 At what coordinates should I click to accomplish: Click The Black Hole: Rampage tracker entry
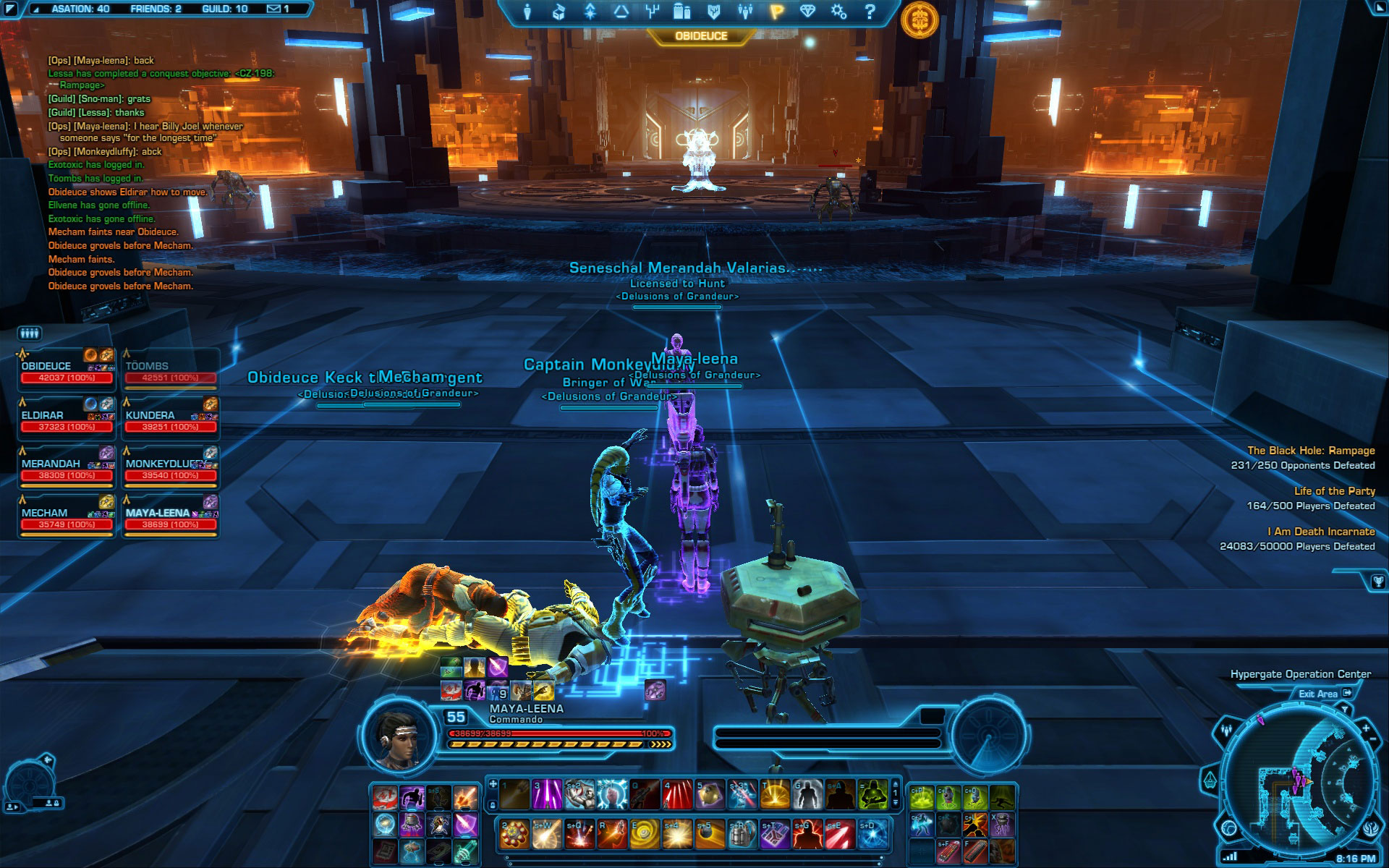click(x=1310, y=450)
